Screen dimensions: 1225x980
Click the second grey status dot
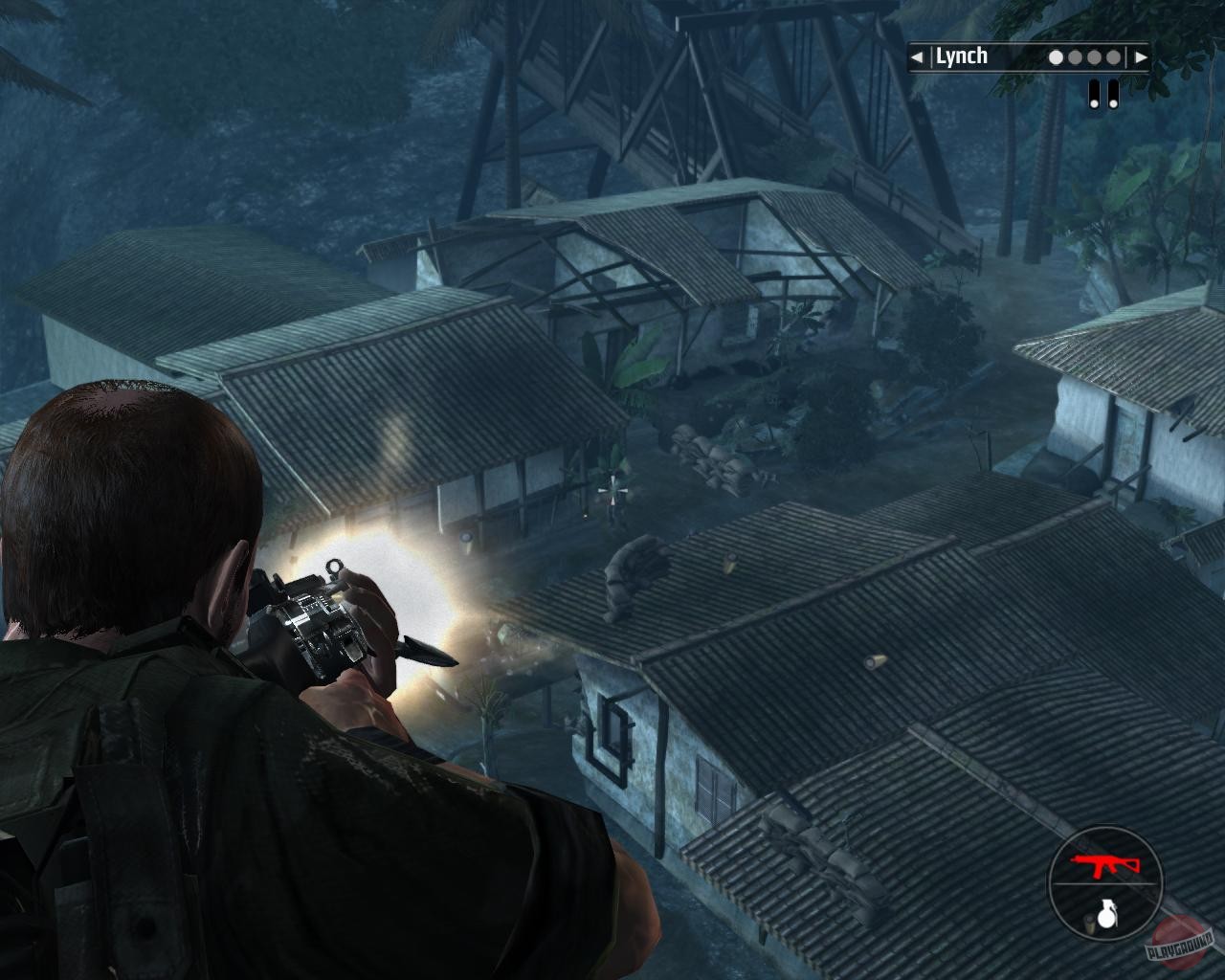click(x=1074, y=56)
